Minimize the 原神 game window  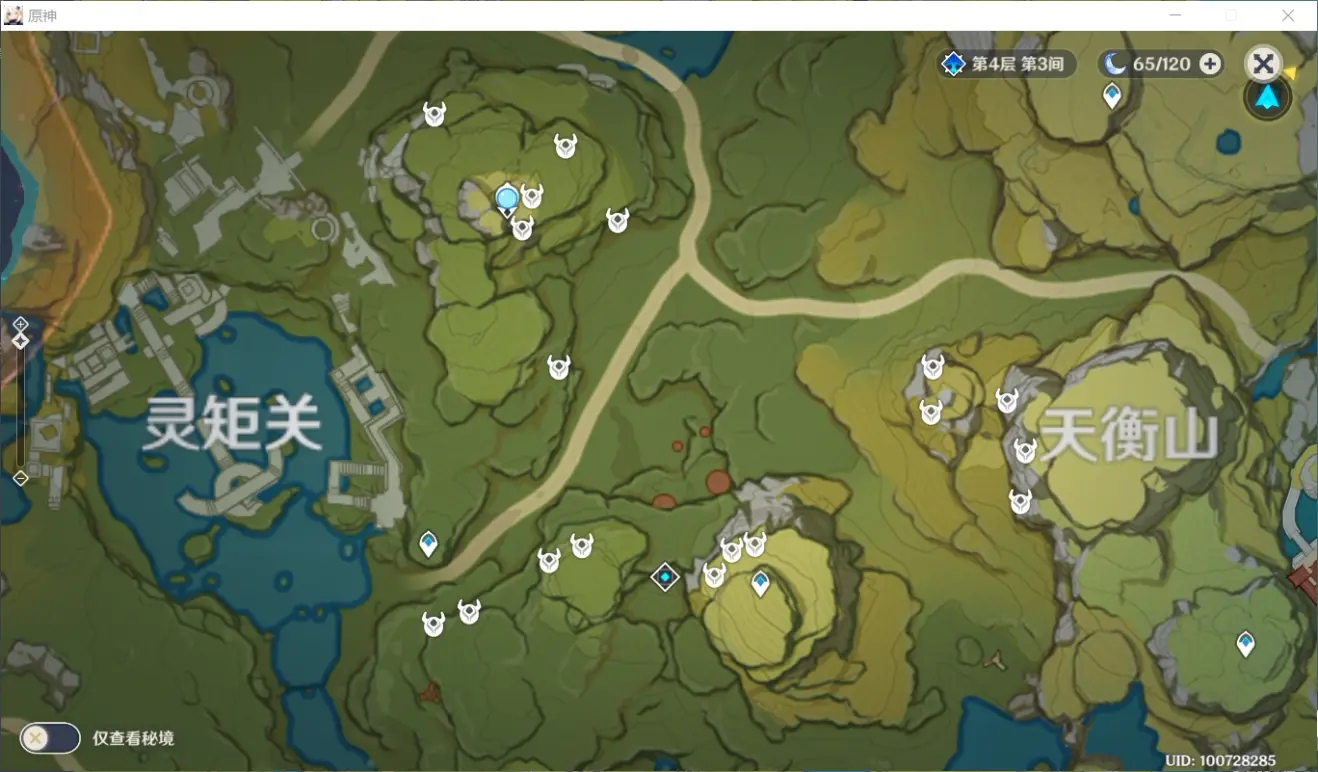(1176, 15)
